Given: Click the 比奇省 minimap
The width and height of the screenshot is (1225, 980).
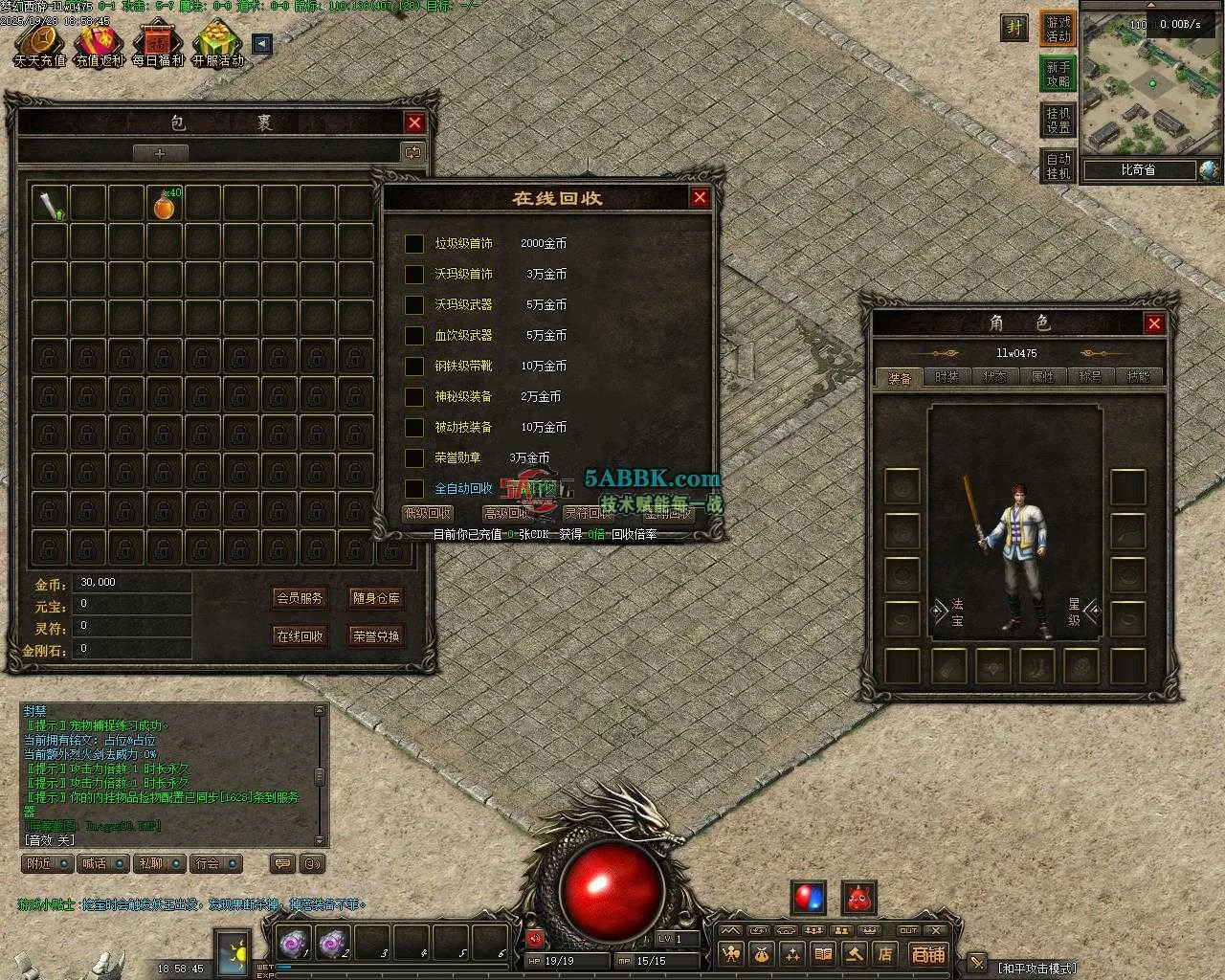Looking at the screenshot, I should 1152,84.
